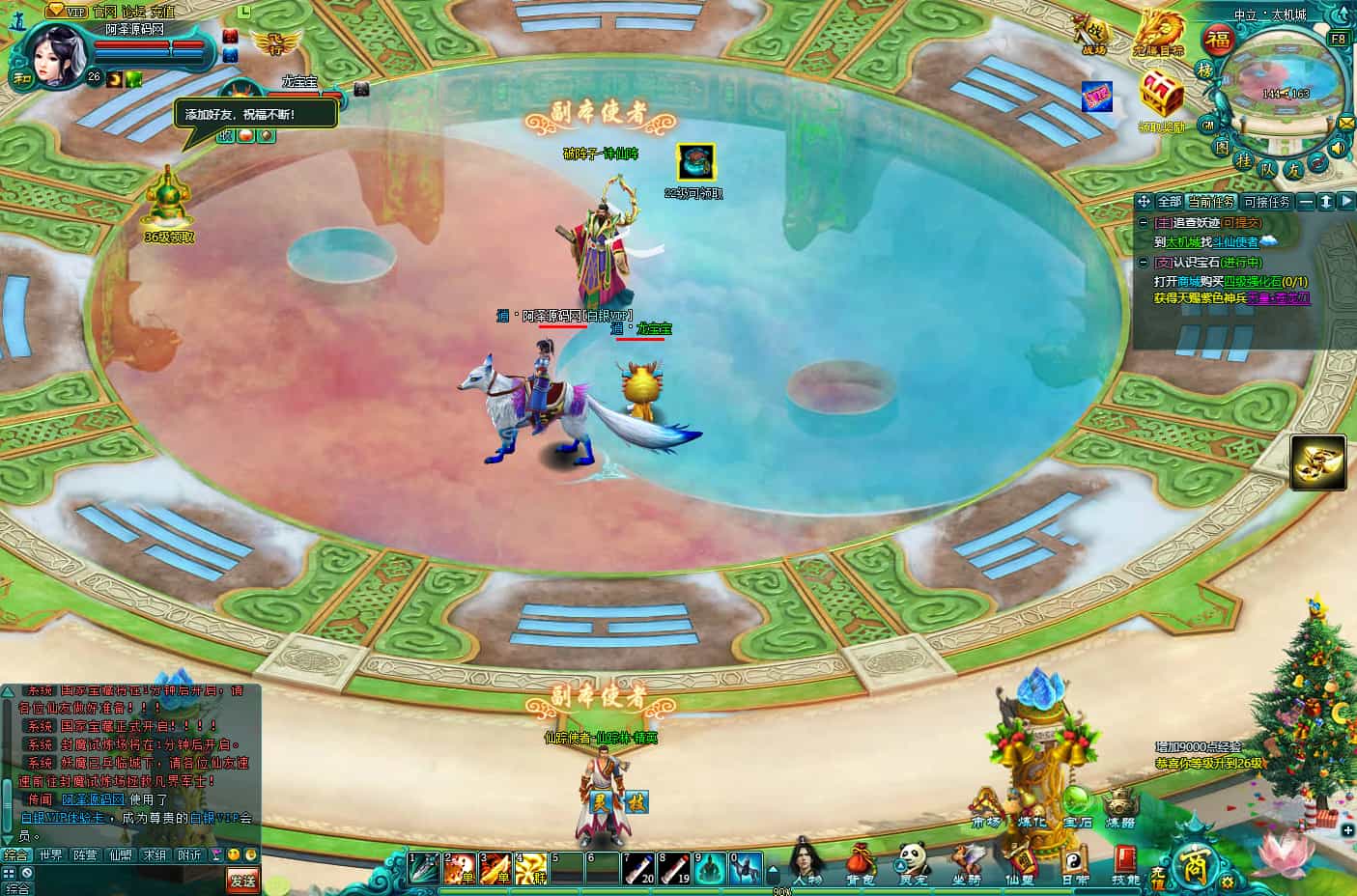Show the 全部 all quests tab

pos(1169,202)
